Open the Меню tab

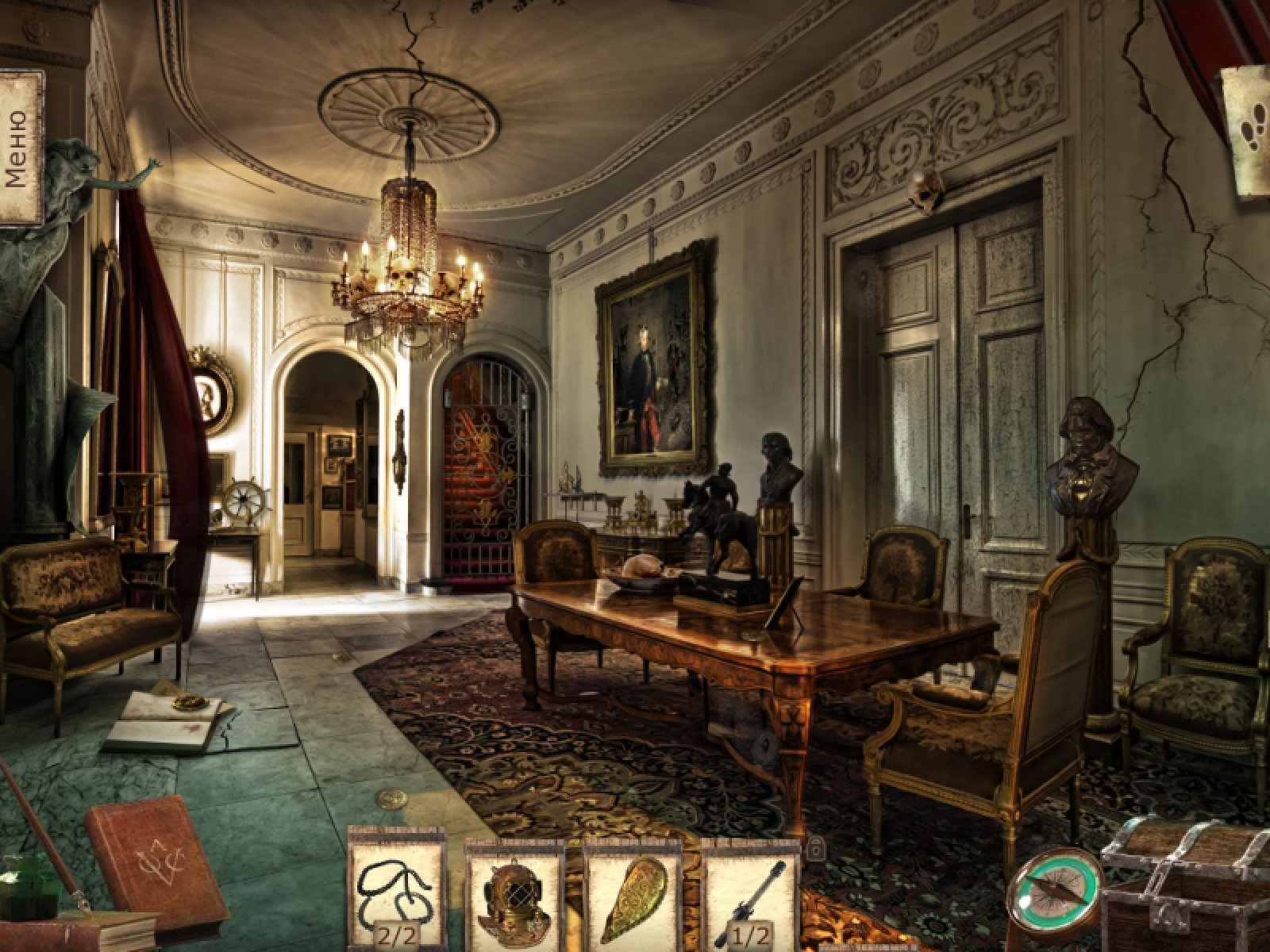(21, 148)
